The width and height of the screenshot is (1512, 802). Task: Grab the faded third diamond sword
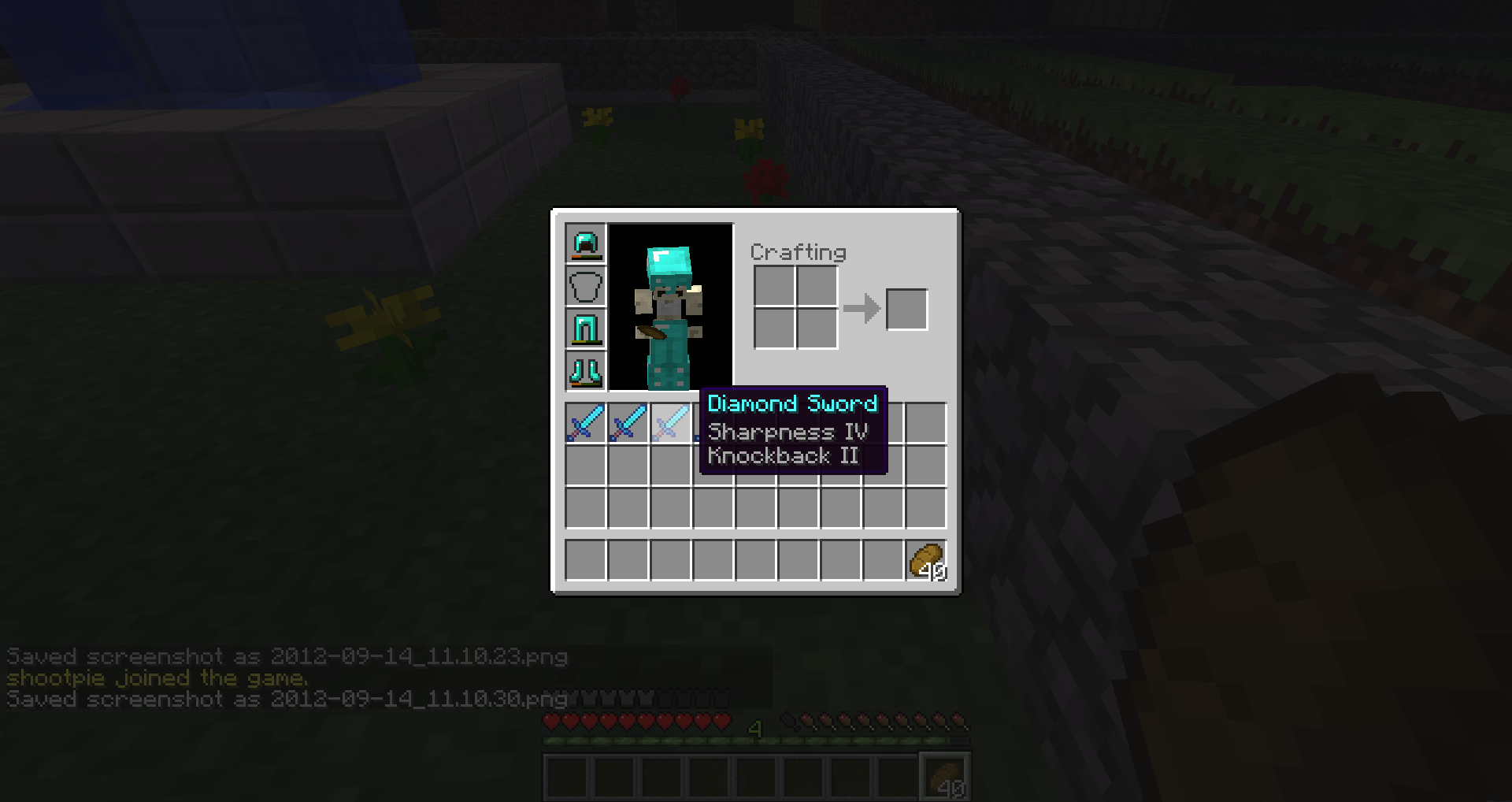pos(671,424)
